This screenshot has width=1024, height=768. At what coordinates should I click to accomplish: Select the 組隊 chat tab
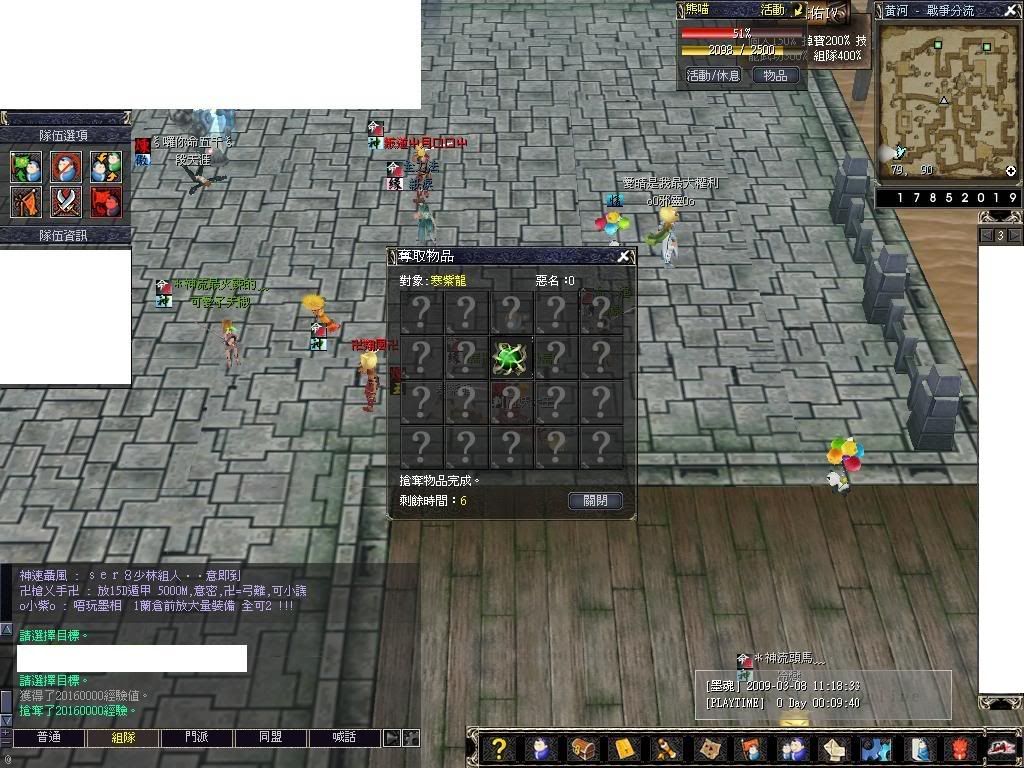(x=123, y=737)
